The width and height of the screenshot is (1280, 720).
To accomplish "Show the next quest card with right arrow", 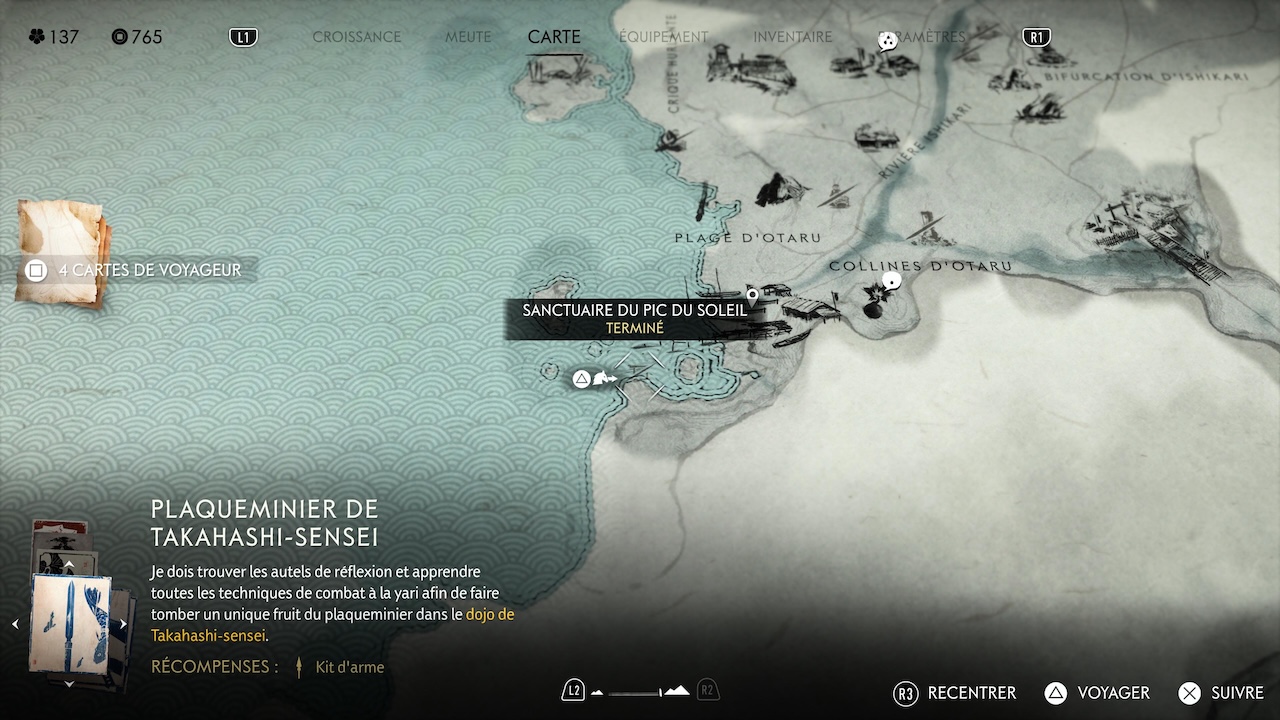I will [x=123, y=624].
